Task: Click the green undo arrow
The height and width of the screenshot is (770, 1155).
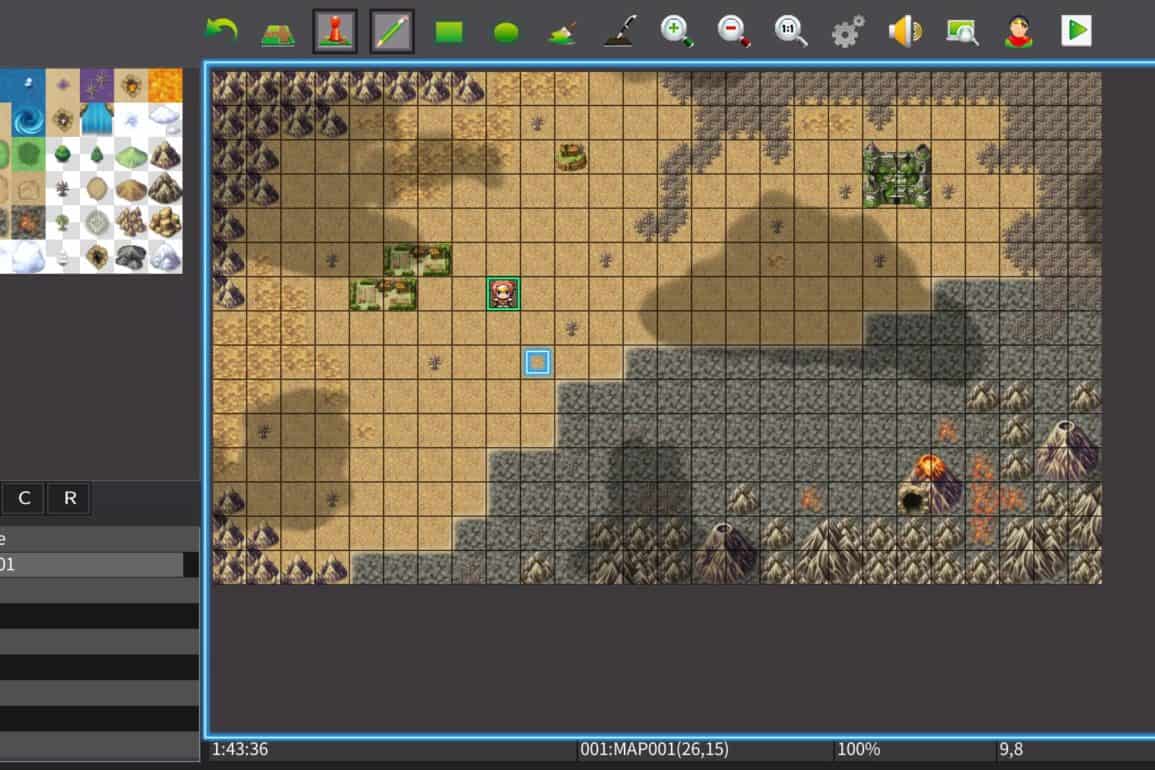Action: (220, 31)
